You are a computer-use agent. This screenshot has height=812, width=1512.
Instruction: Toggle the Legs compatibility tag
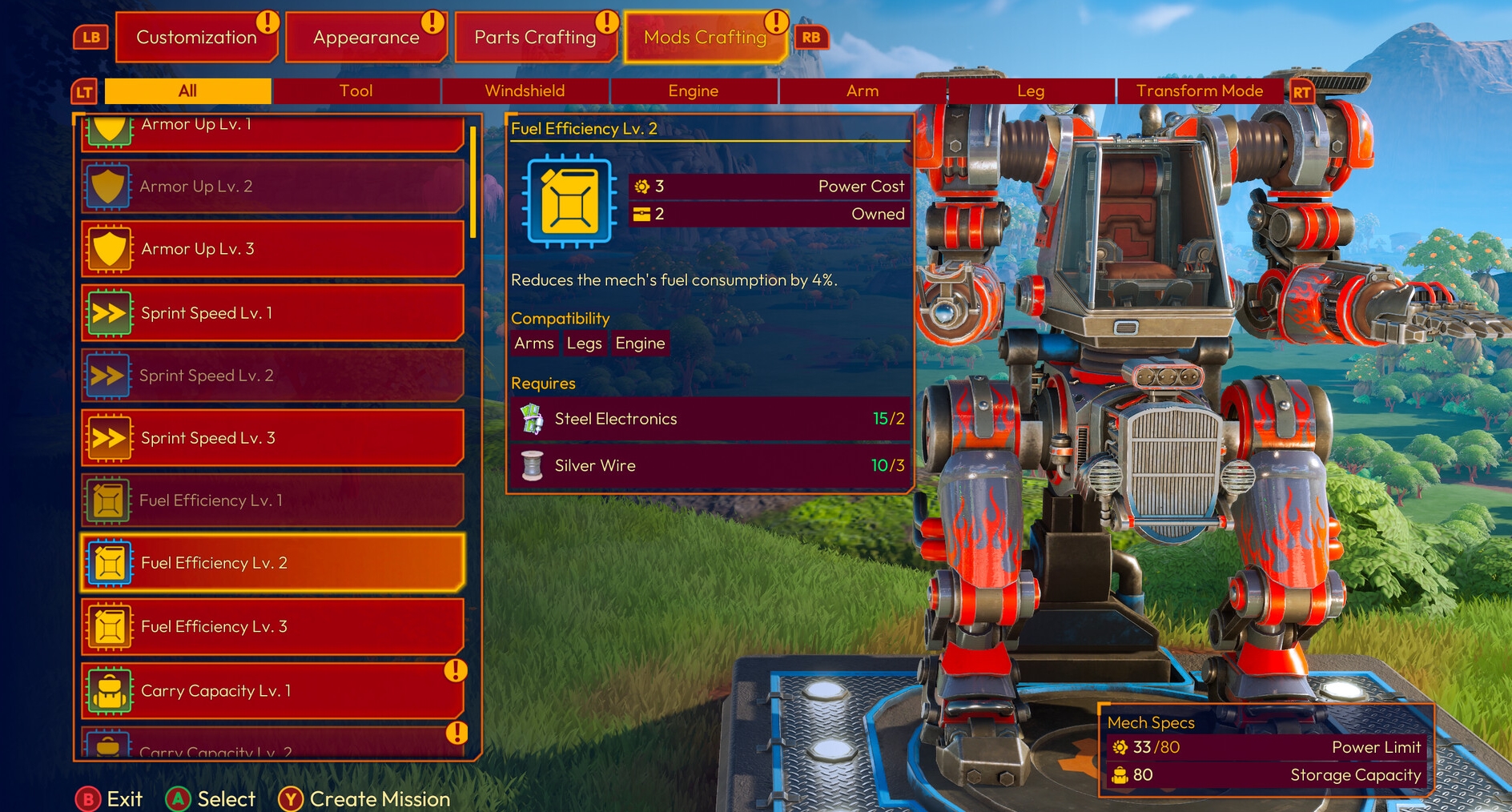(x=584, y=343)
